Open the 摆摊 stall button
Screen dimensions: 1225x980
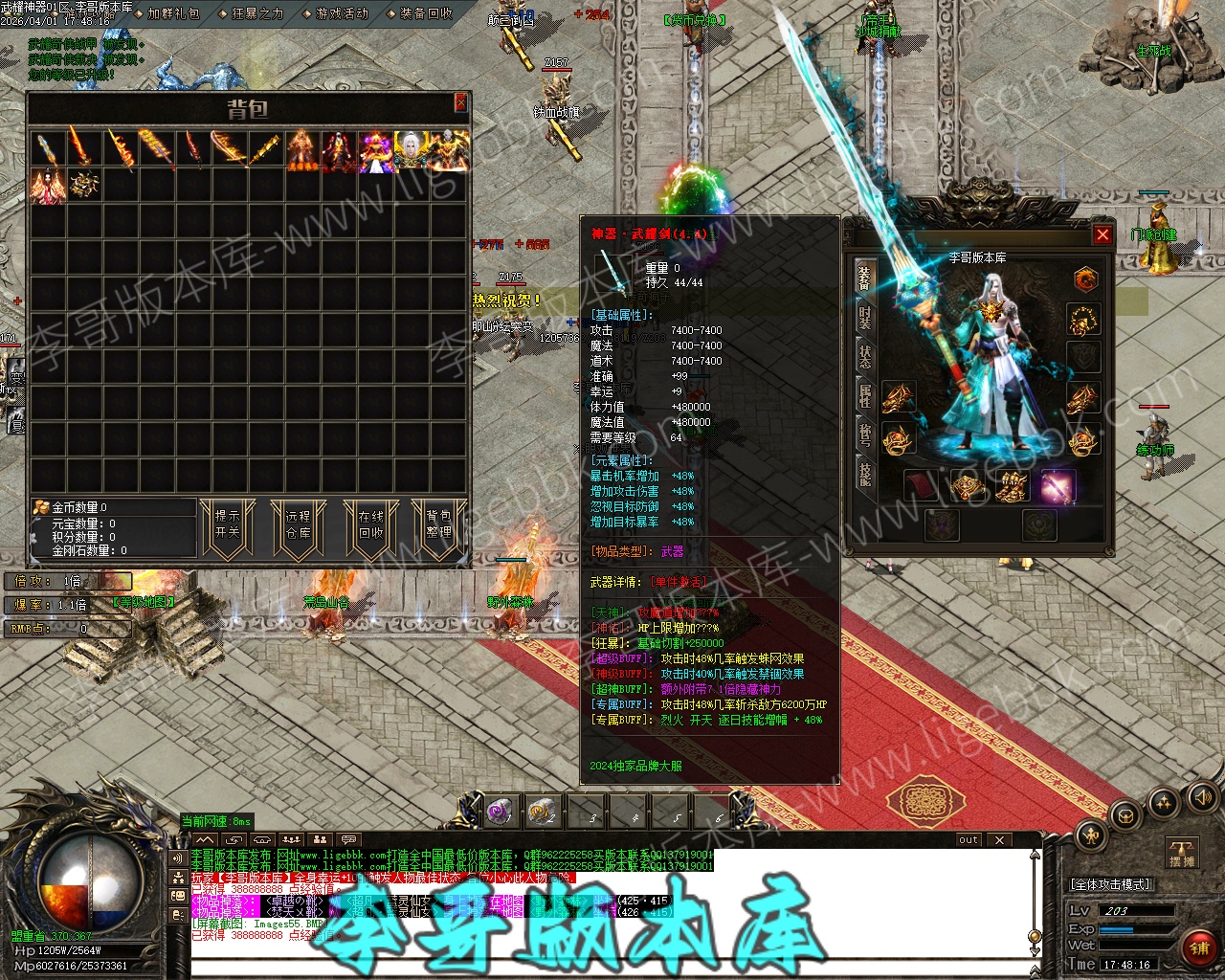click(x=1182, y=852)
